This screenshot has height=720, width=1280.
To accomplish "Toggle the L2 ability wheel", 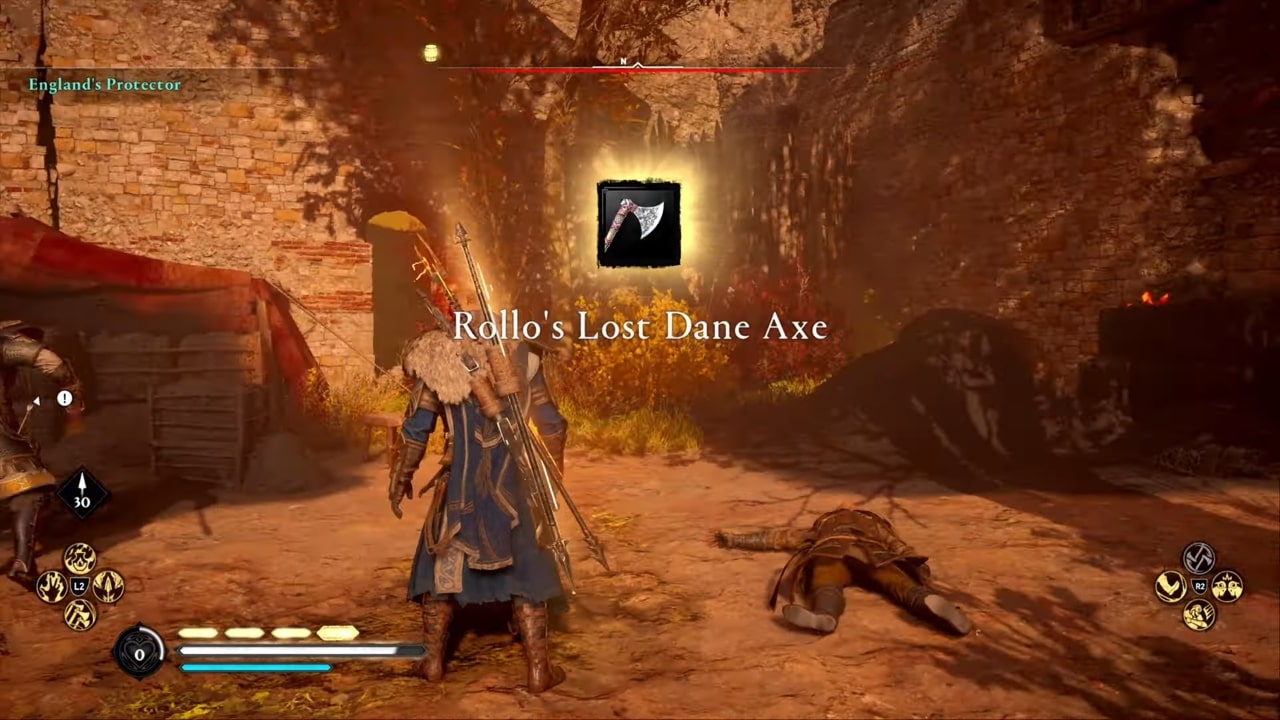I will coord(78,586).
